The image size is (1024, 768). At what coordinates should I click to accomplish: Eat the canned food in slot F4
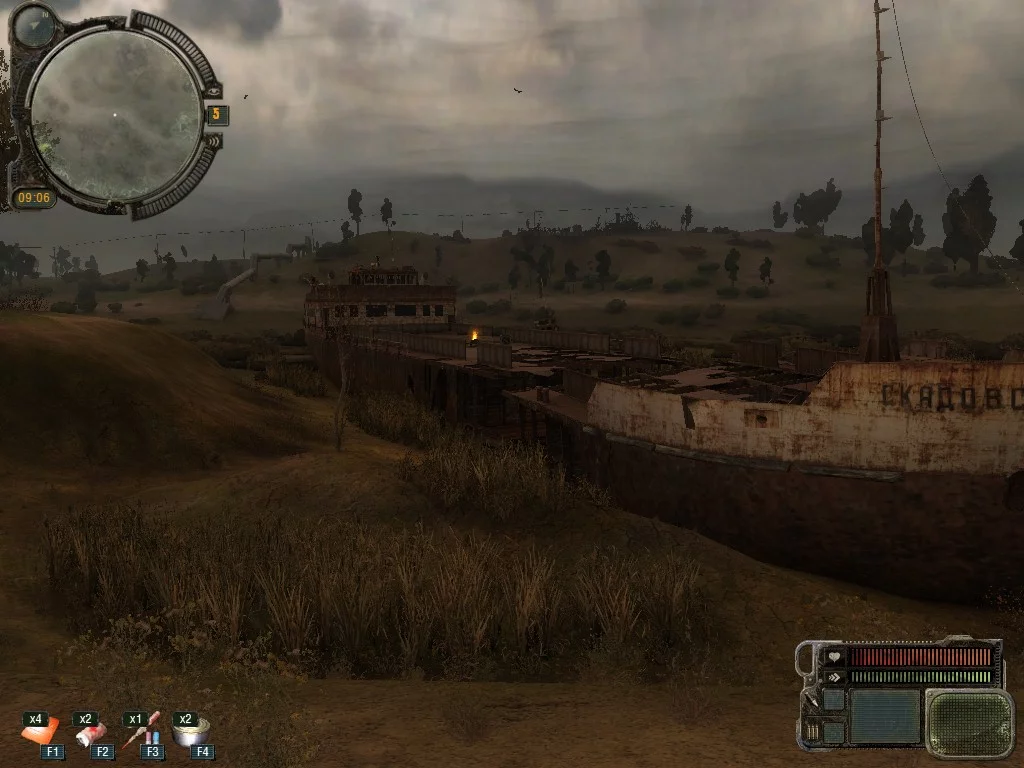[x=190, y=733]
